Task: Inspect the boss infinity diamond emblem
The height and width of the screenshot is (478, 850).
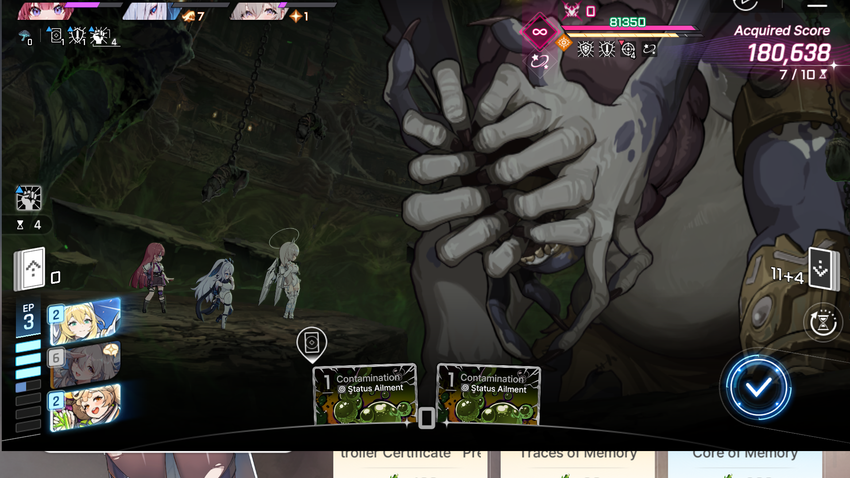Action: pyautogui.click(x=540, y=31)
